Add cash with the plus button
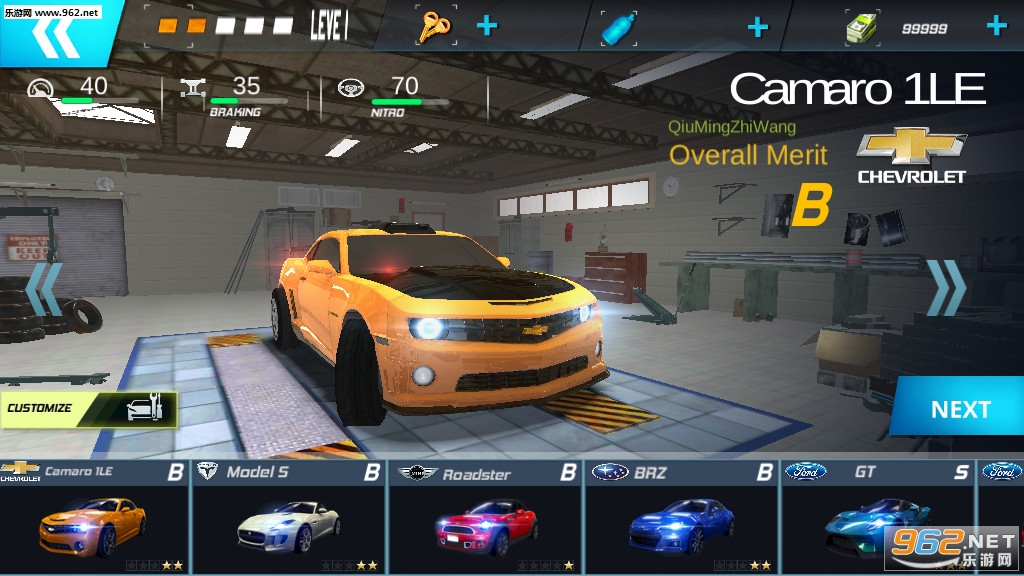 click(996, 26)
